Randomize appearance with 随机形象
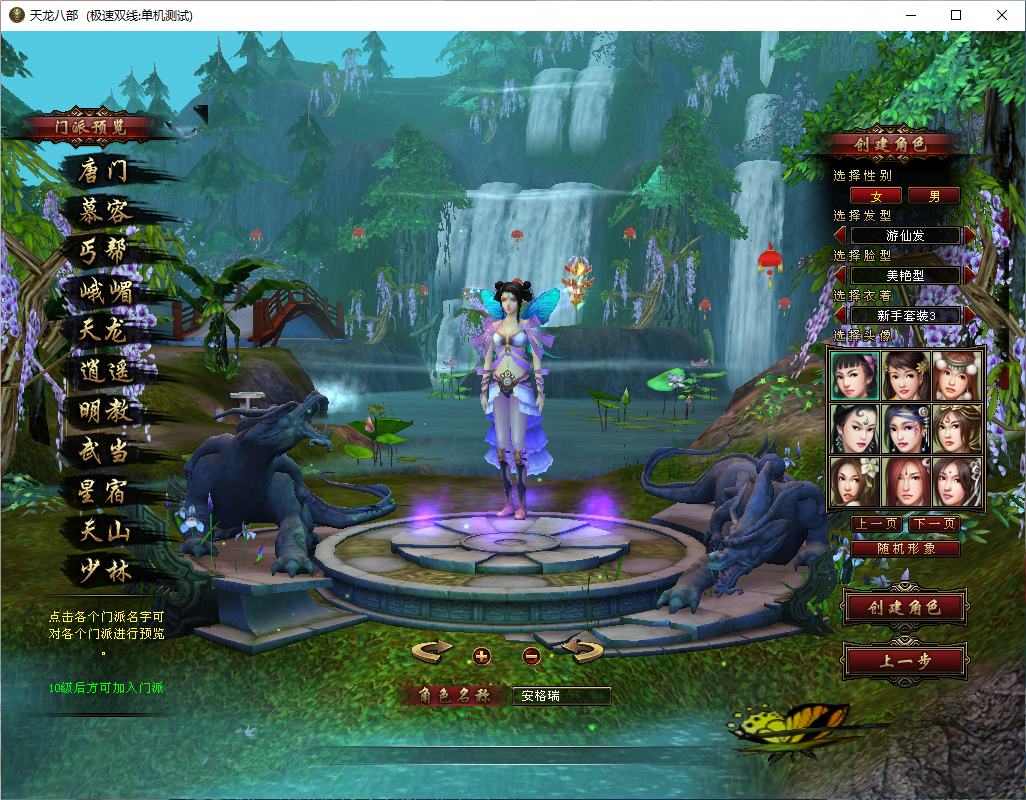1026x800 pixels. point(905,549)
